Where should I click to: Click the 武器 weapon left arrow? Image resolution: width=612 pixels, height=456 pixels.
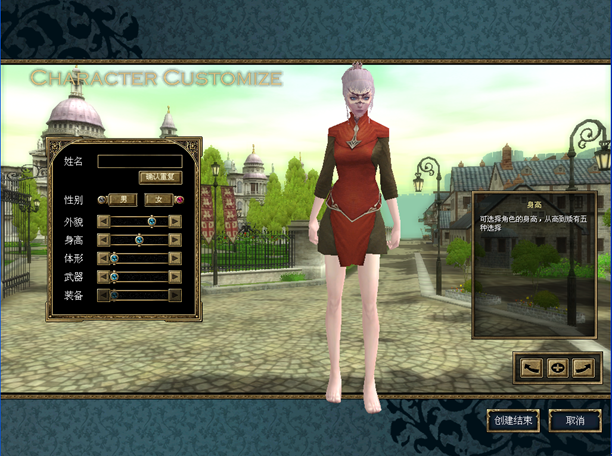[103, 276]
